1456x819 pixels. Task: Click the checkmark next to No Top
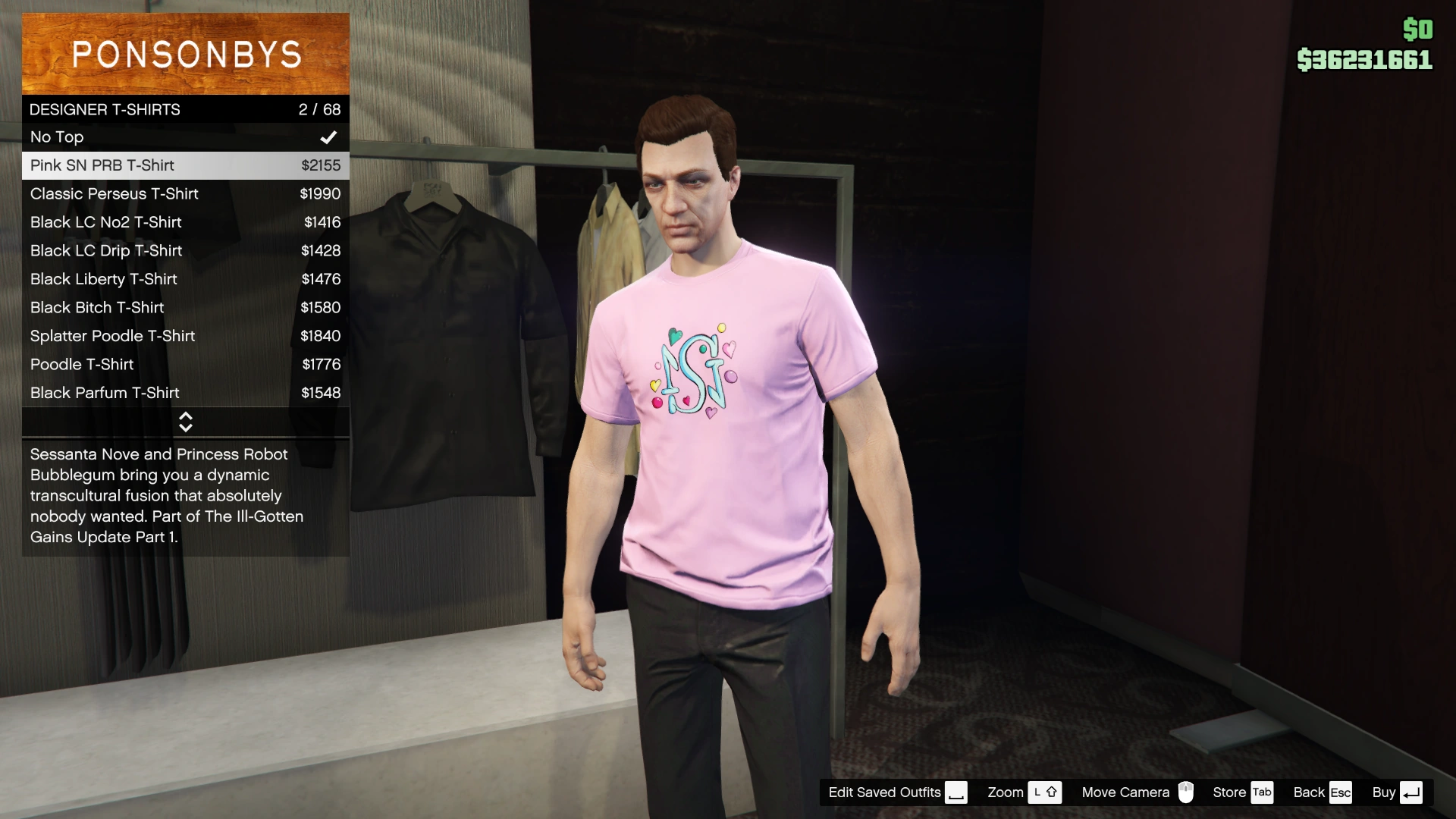coord(328,137)
